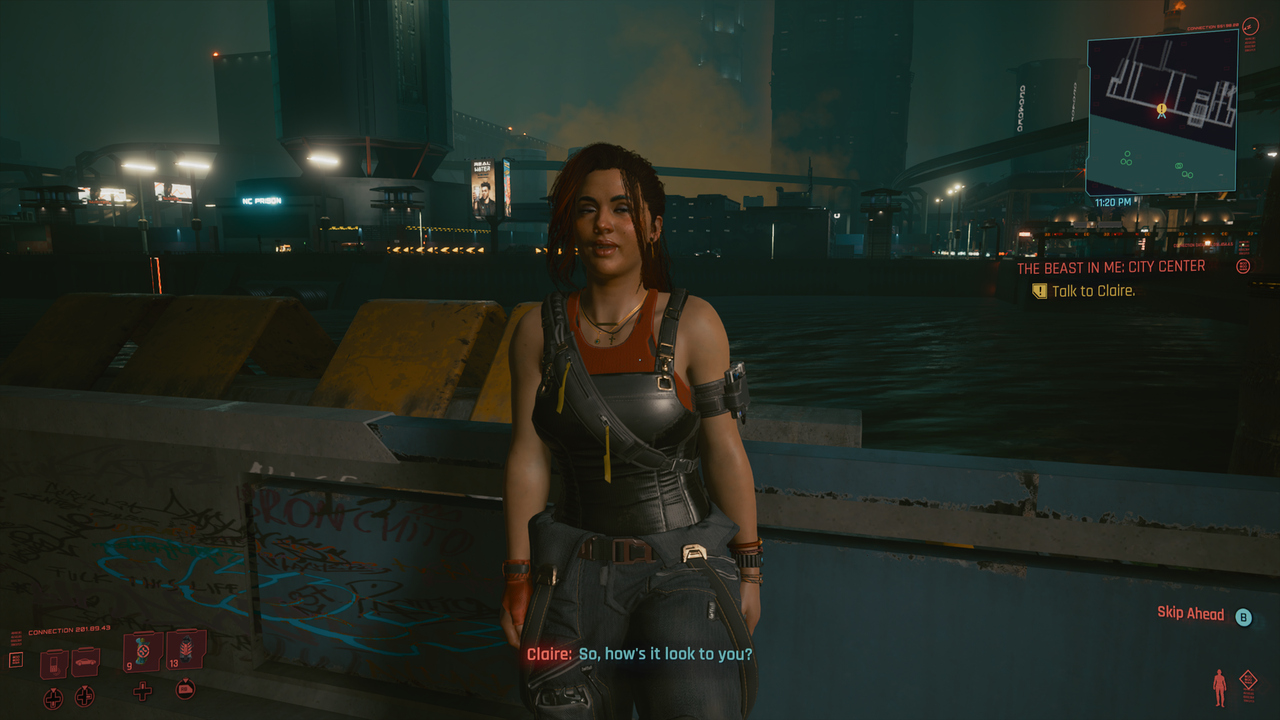Click the character status body icon
The height and width of the screenshot is (720, 1280).
click(x=1220, y=687)
